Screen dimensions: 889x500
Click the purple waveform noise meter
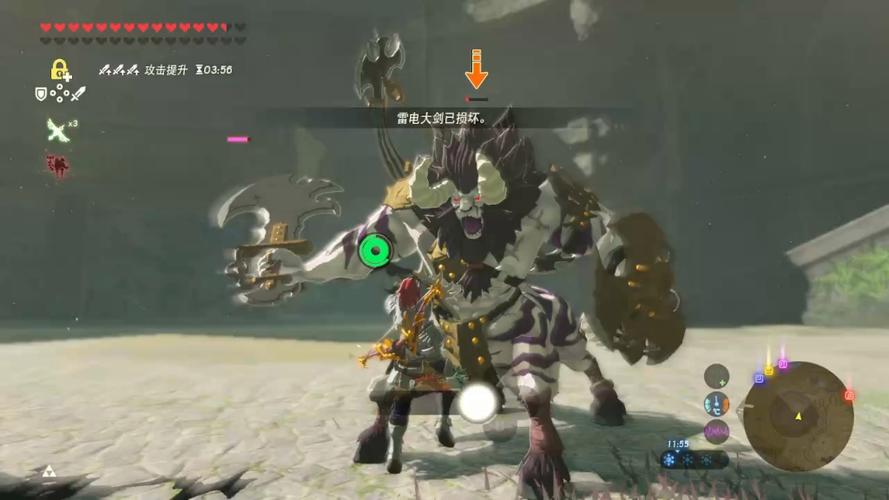(x=716, y=432)
